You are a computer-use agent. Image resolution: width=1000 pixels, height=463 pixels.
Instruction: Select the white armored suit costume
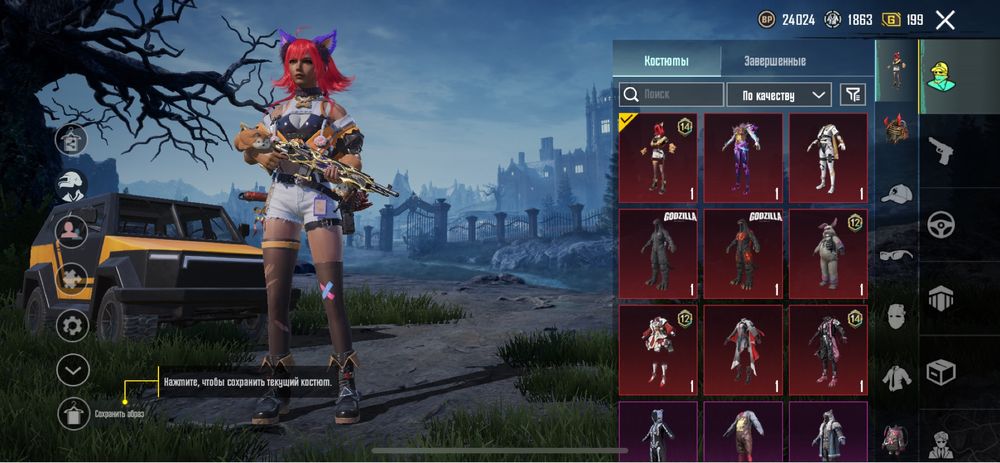click(x=828, y=156)
